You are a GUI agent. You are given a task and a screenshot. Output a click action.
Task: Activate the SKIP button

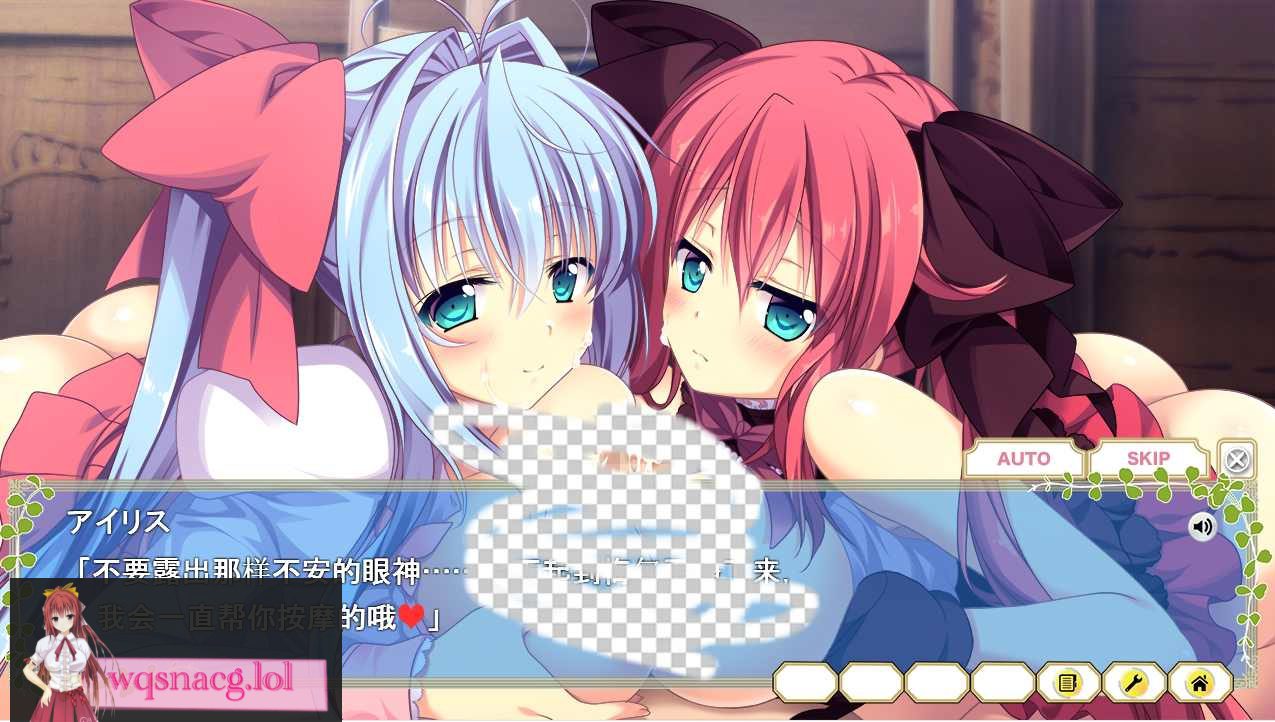coord(1147,459)
